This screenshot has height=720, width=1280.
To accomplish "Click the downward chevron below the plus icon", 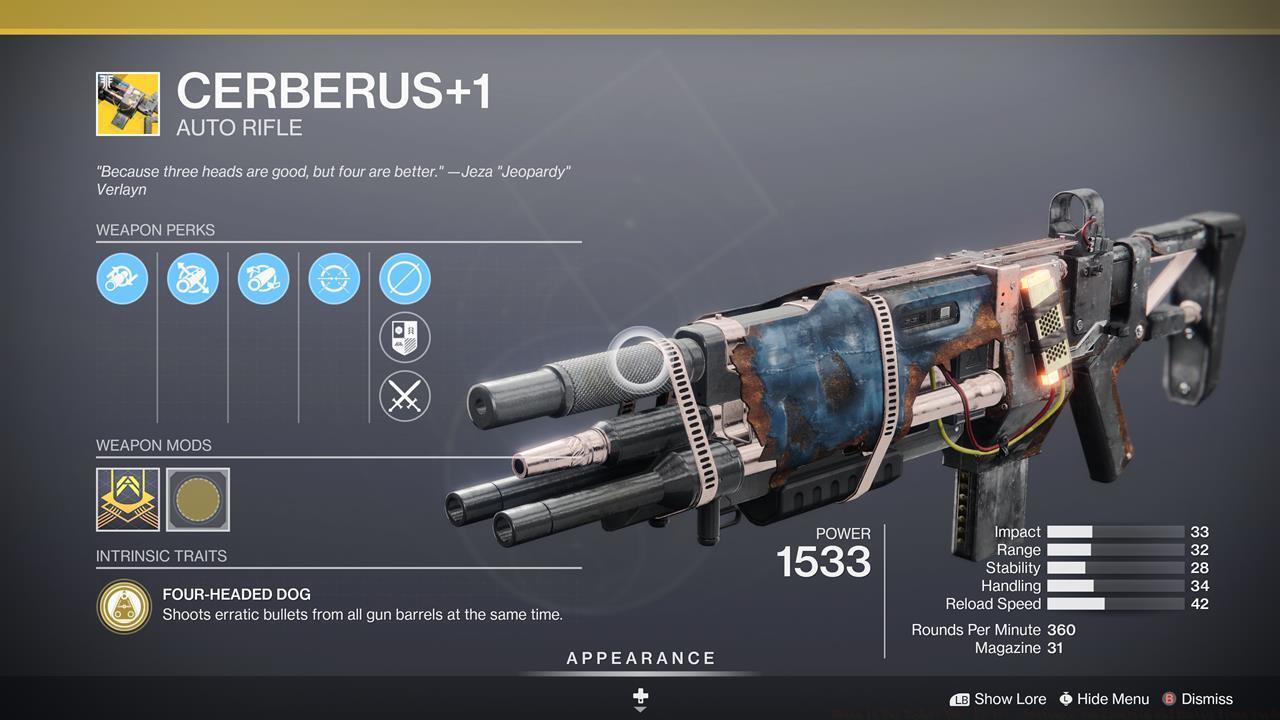I will [x=639, y=712].
